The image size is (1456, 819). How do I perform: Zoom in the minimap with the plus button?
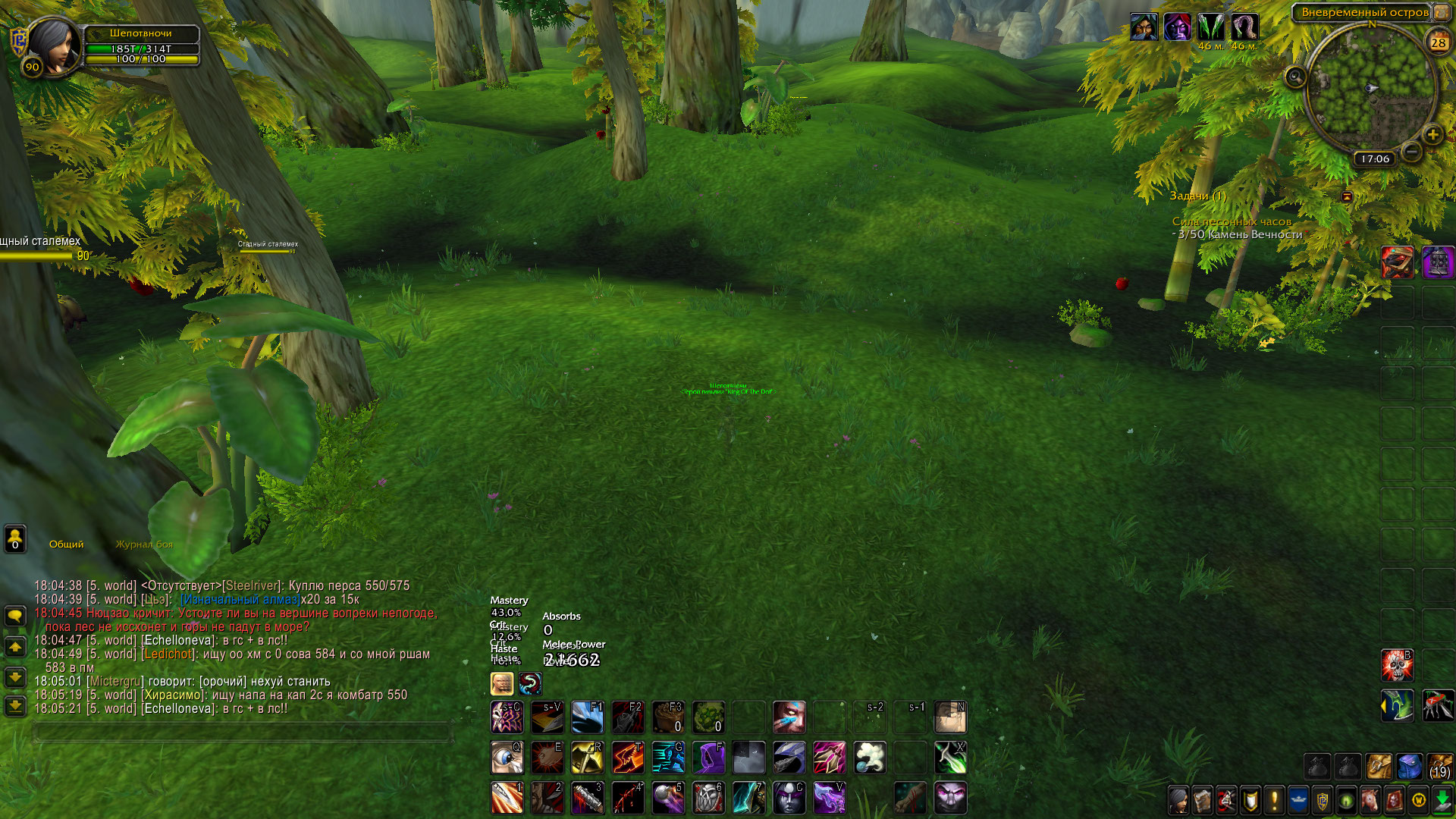[1432, 136]
